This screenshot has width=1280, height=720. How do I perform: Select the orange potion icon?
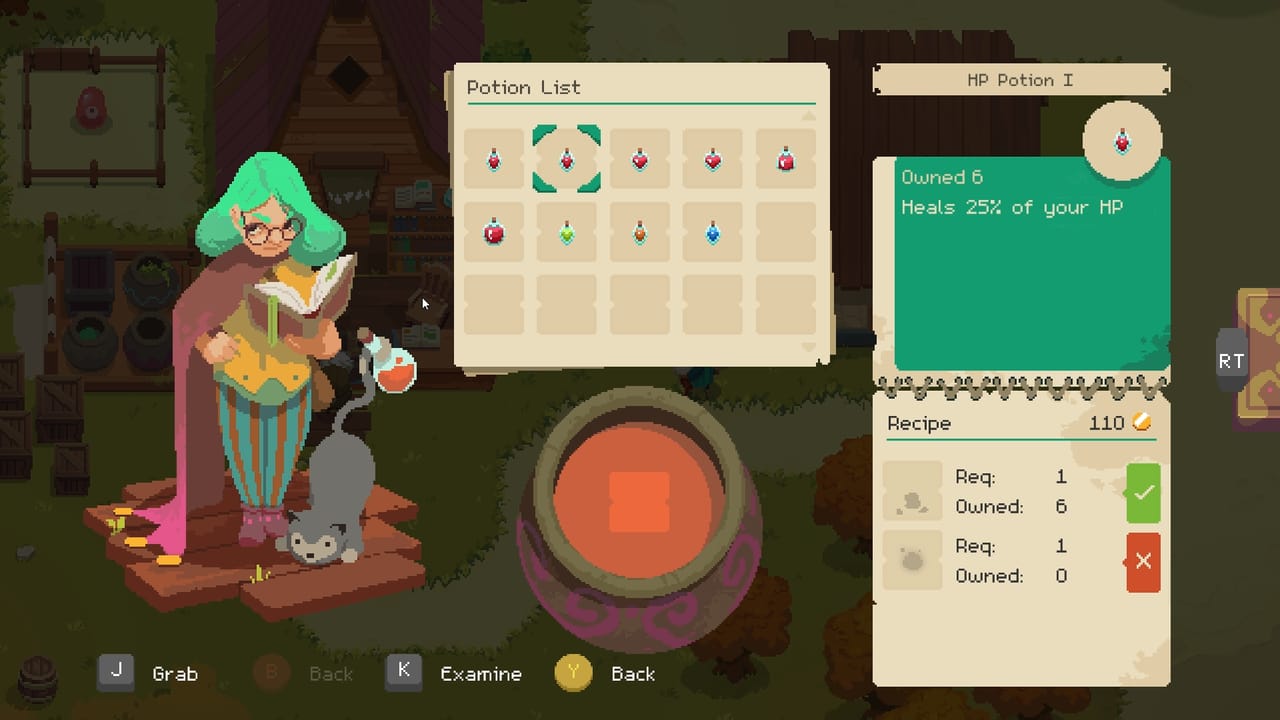point(639,231)
